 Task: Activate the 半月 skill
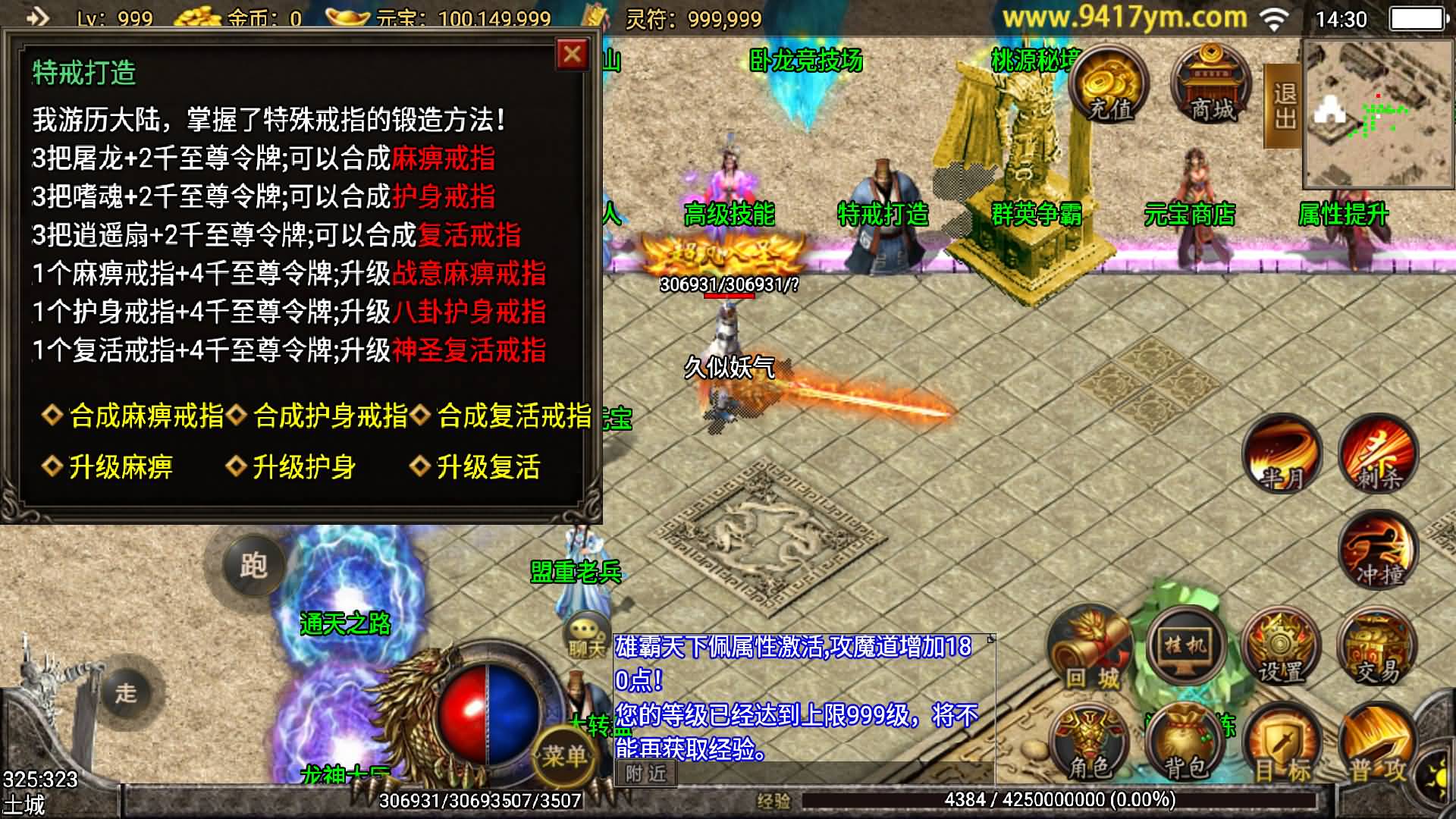click(1283, 455)
